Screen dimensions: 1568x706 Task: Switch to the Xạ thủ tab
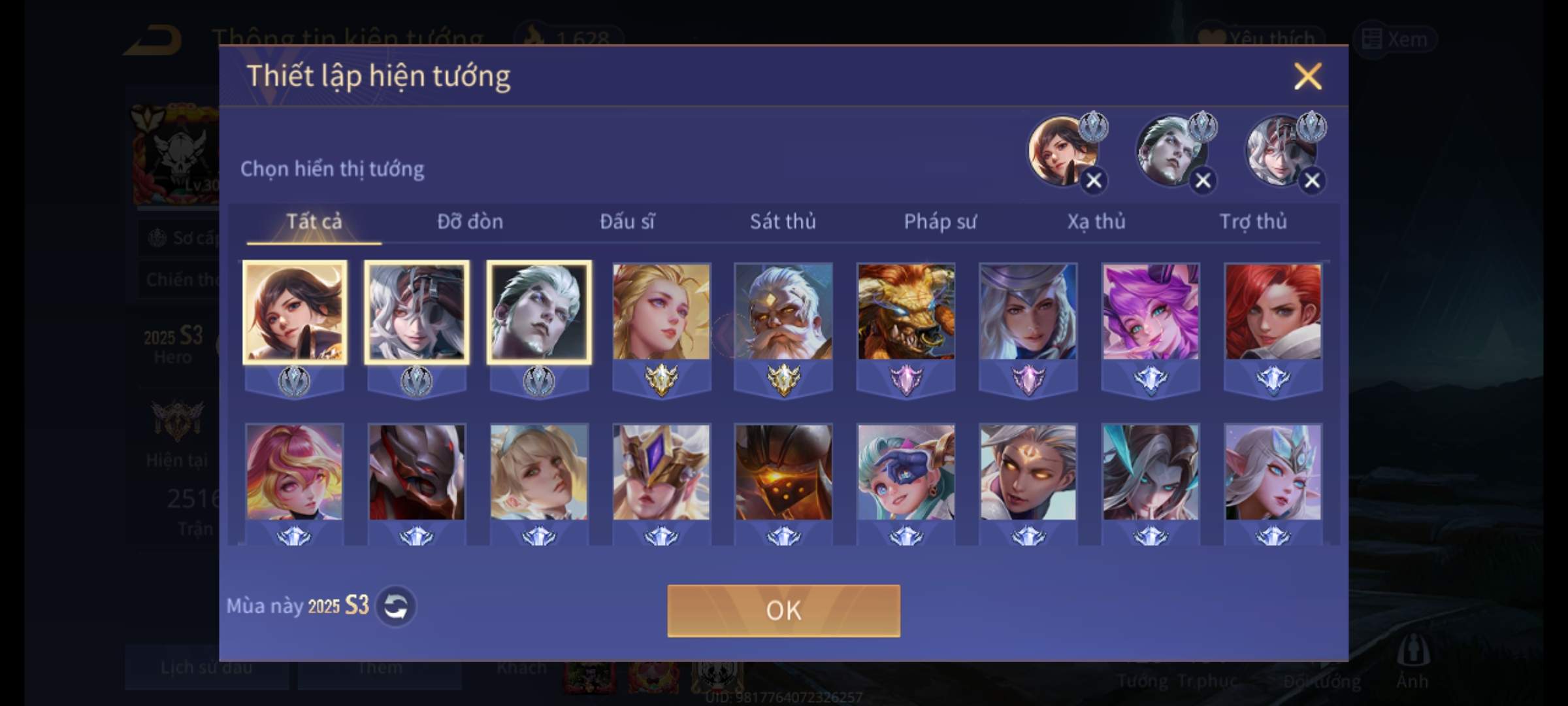click(x=1096, y=222)
